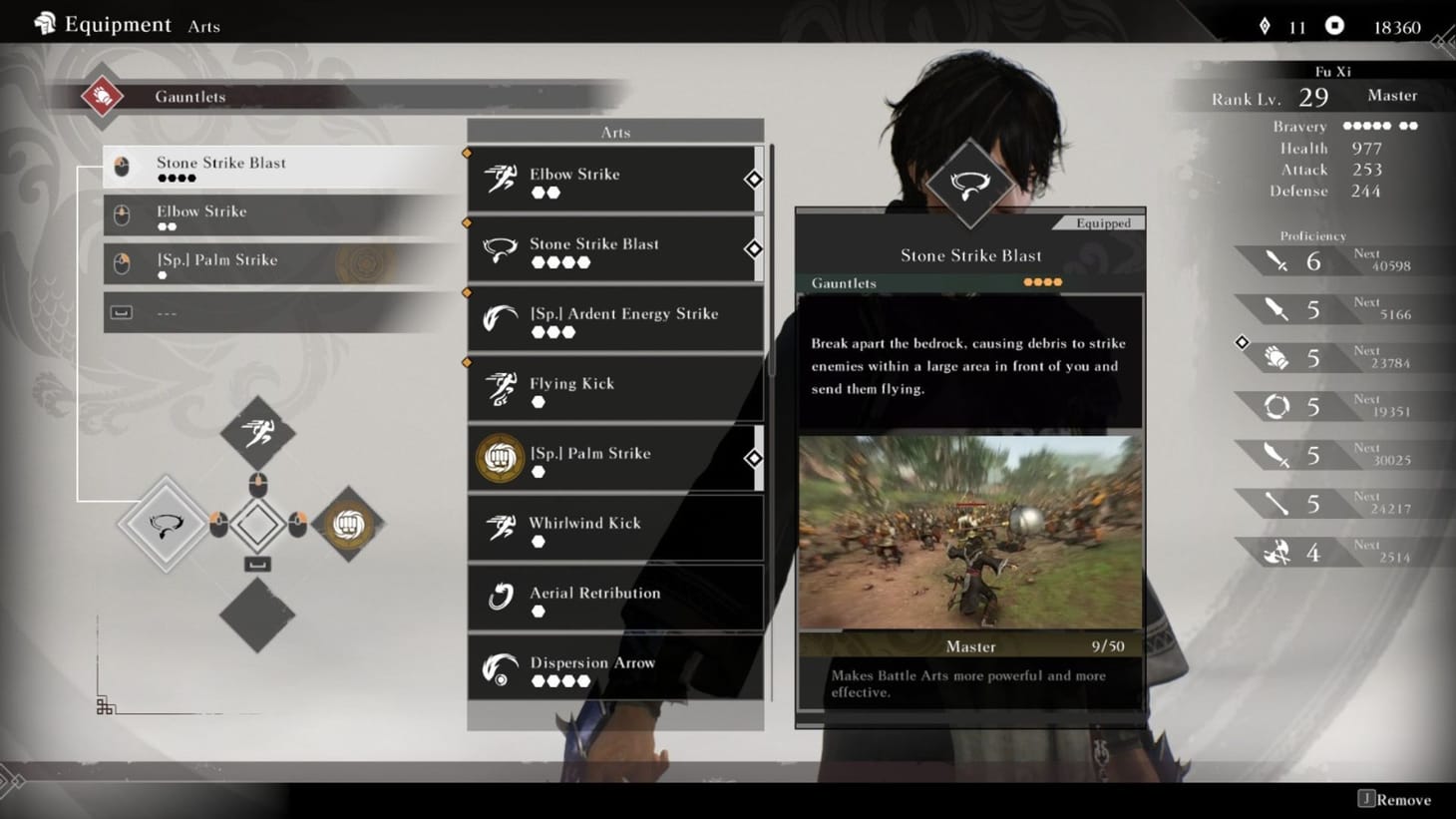The height and width of the screenshot is (819, 1456).
Task: Click the Equipped badge on the detail card
Action: pos(1101,223)
